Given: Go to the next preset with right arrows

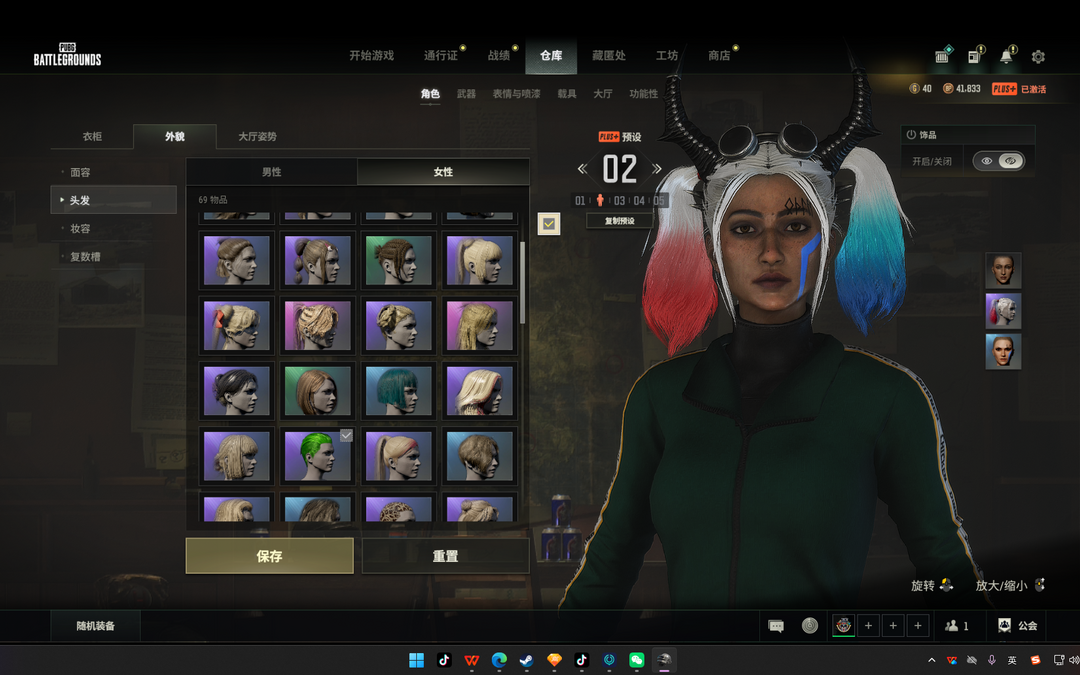Looking at the screenshot, I should (x=657, y=169).
